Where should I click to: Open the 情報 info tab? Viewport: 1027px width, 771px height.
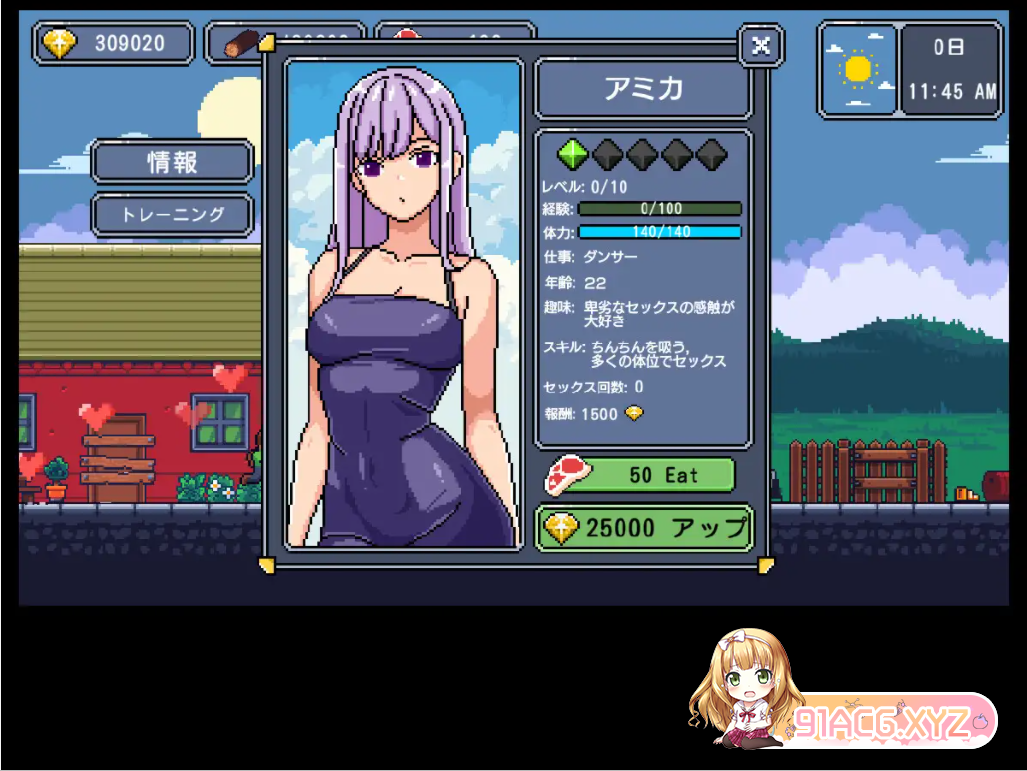tap(172, 162)
